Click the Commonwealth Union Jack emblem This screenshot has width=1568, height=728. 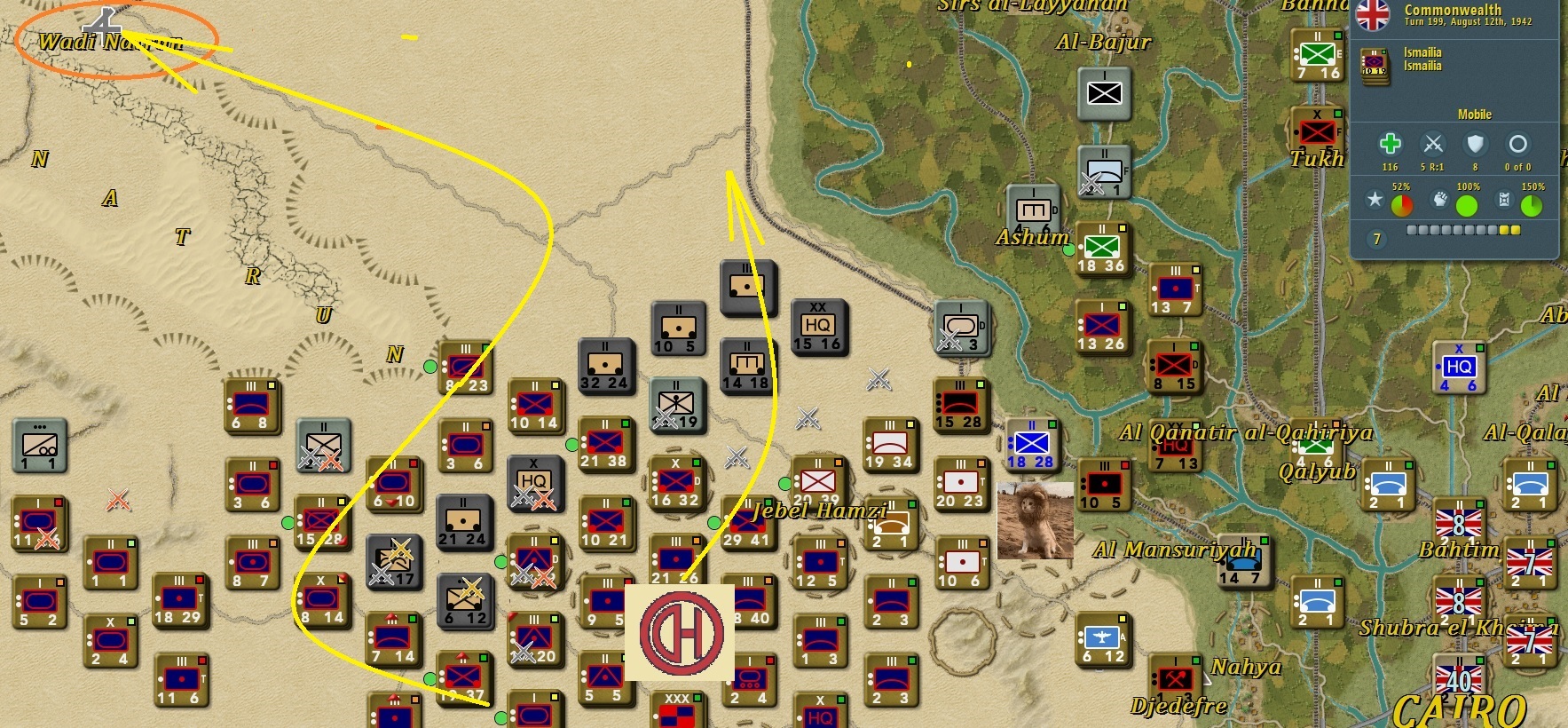coord(1375,16)
